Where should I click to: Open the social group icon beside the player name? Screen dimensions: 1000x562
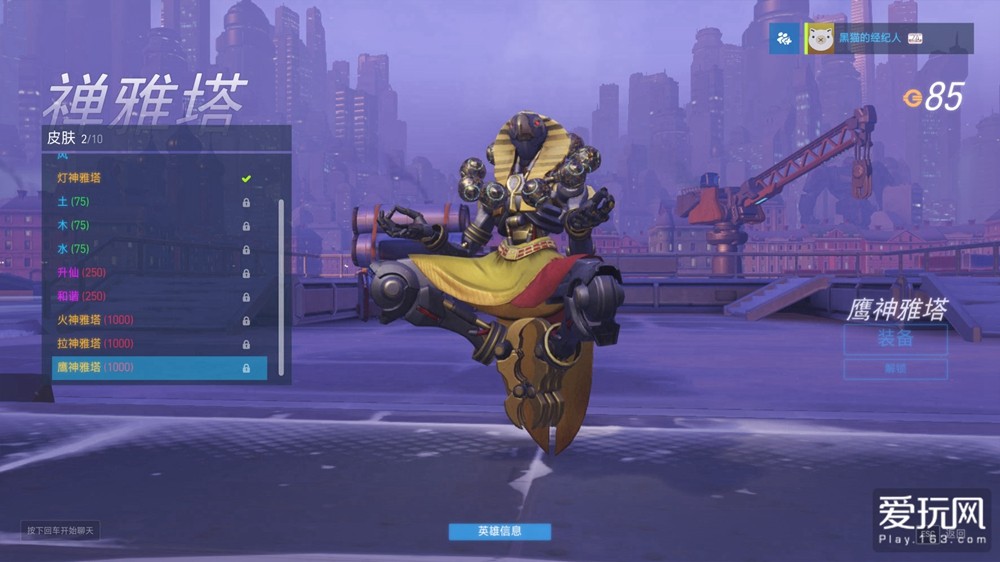point(784,39)
